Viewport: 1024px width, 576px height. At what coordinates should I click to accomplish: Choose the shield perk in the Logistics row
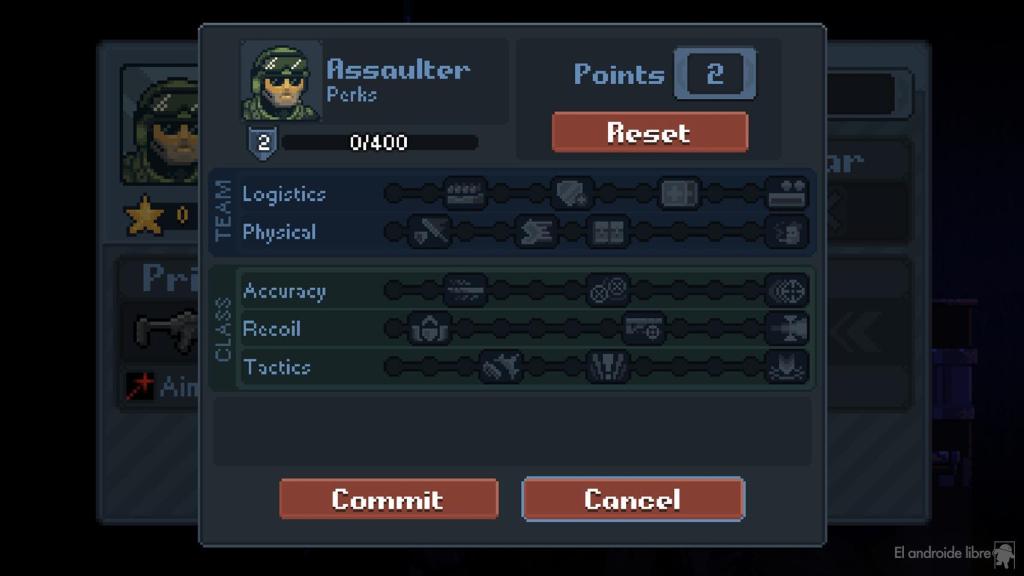click(572, 194)
